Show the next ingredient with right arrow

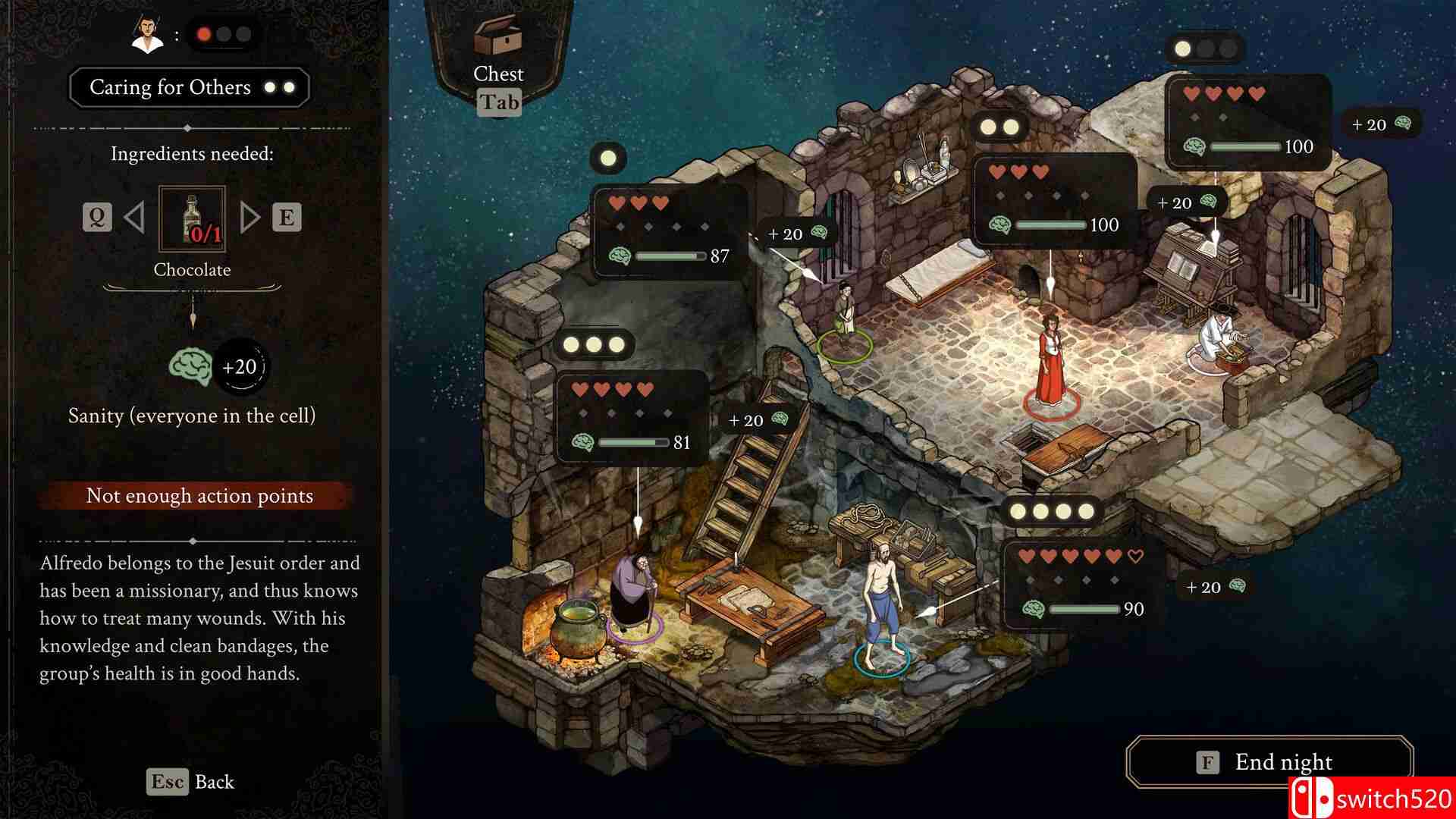249,218
